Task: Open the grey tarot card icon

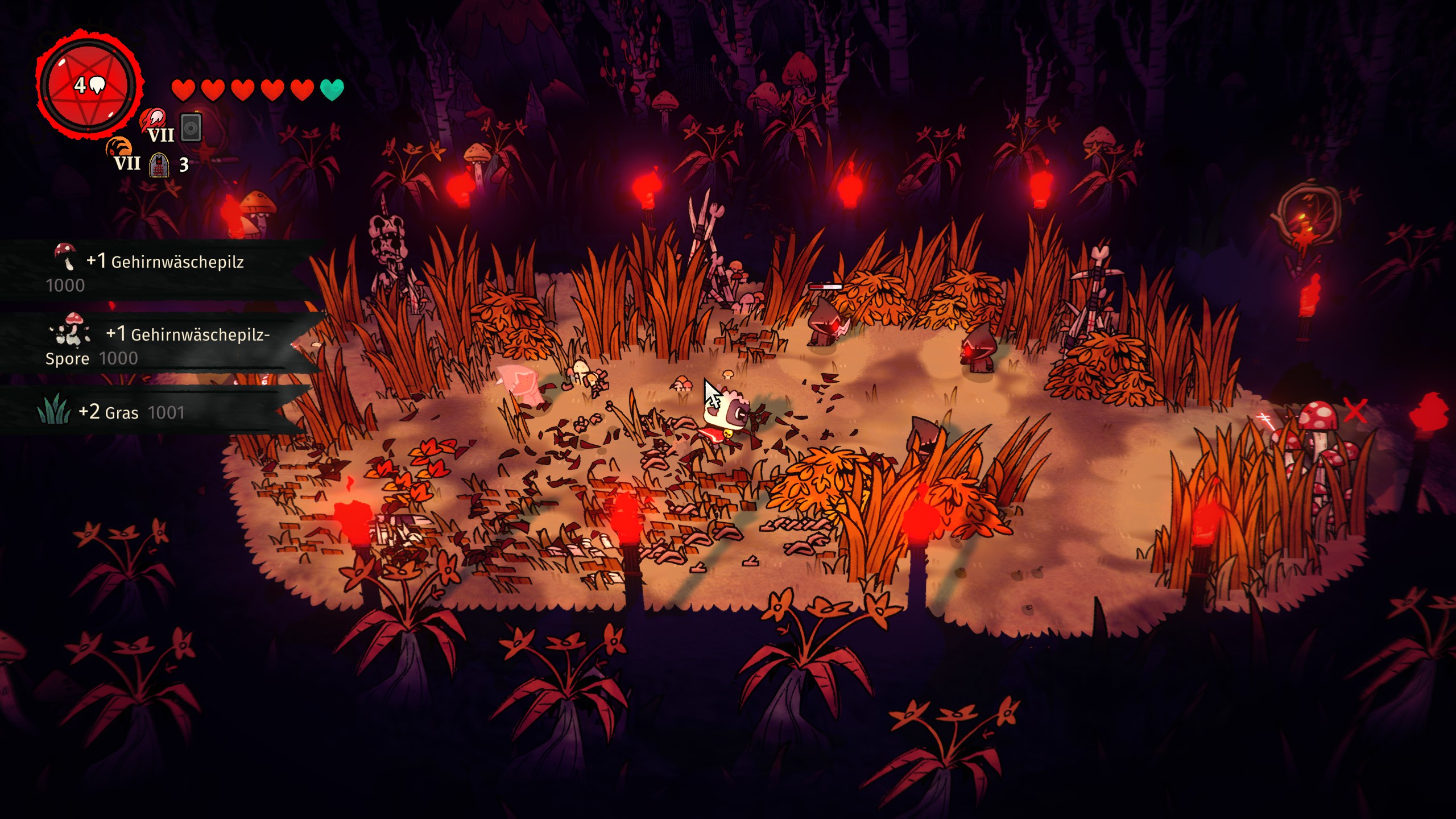Action: tap(191, 128)
